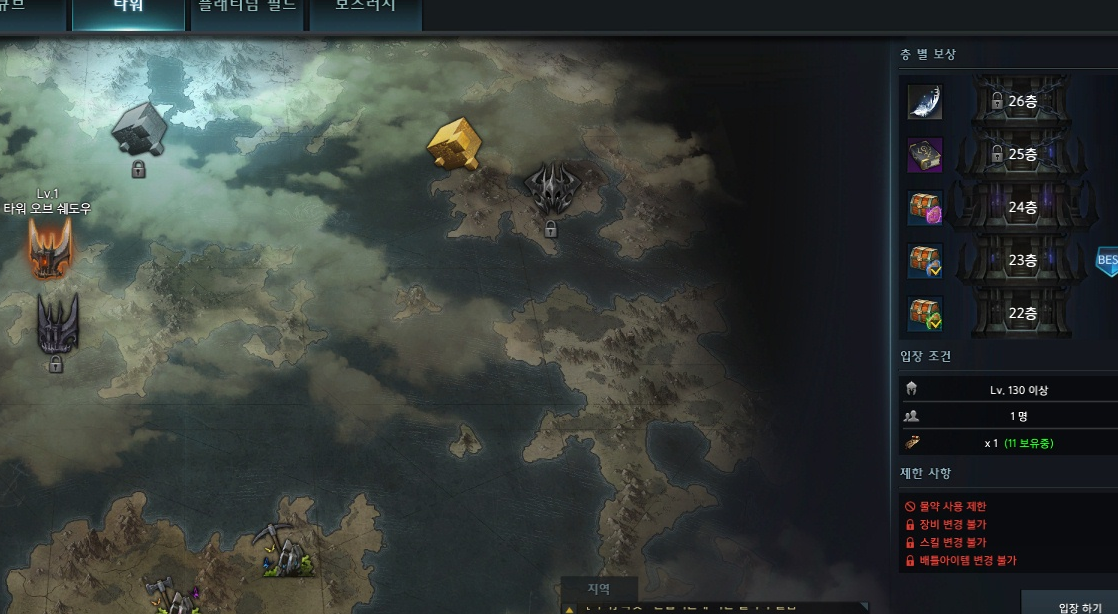Viewport: 1118px width, 614px height.
Task: Inspect the white feather reward icon
Action: tap(924, 102)
